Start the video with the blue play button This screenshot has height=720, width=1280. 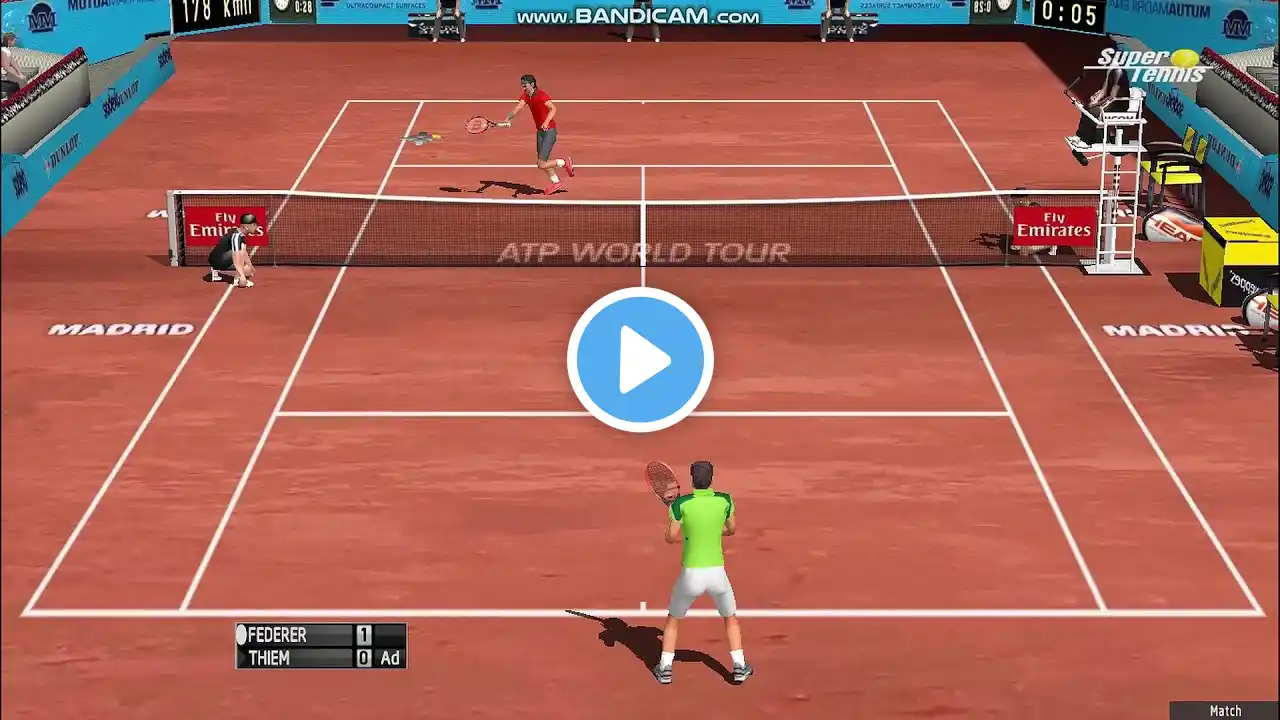click(640, 360)
